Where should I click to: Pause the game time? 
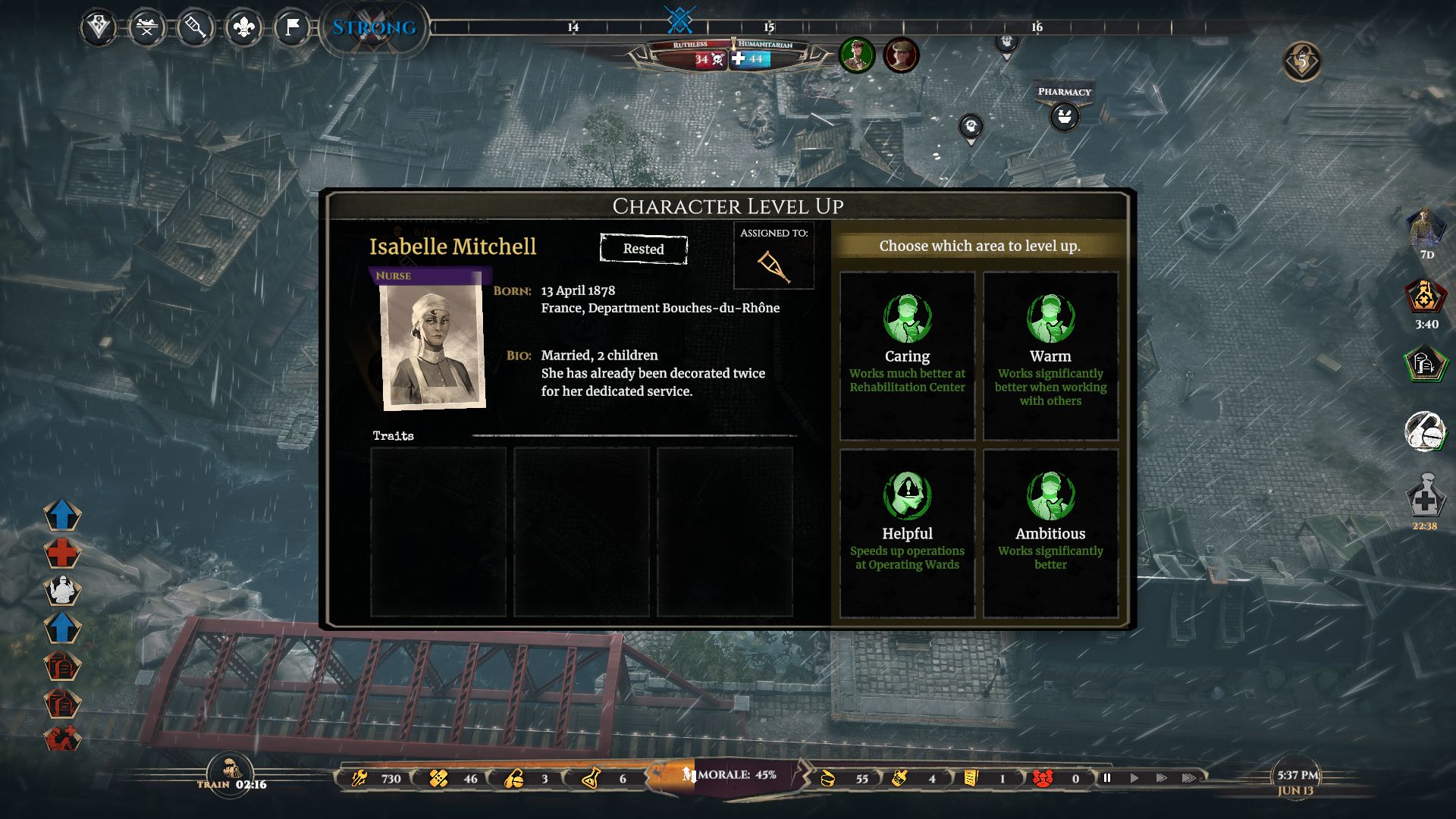pos(1107,778)
